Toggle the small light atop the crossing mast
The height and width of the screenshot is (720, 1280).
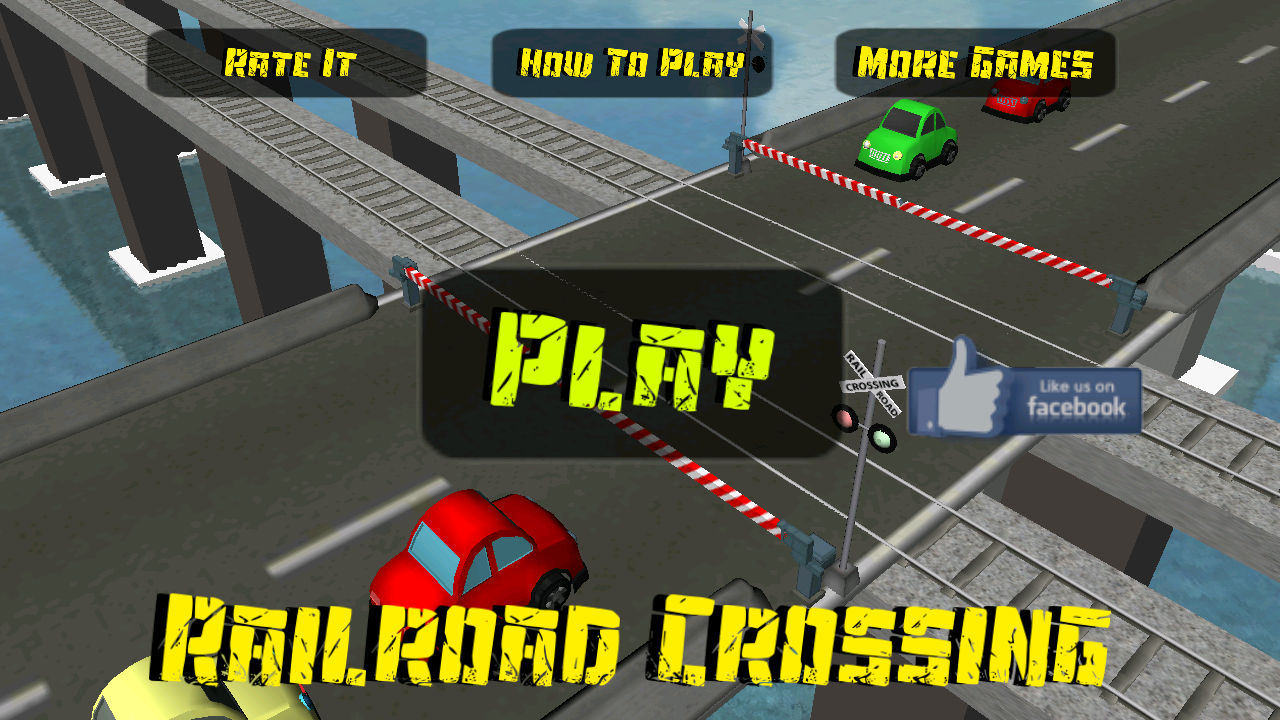[x=758, y=63]
